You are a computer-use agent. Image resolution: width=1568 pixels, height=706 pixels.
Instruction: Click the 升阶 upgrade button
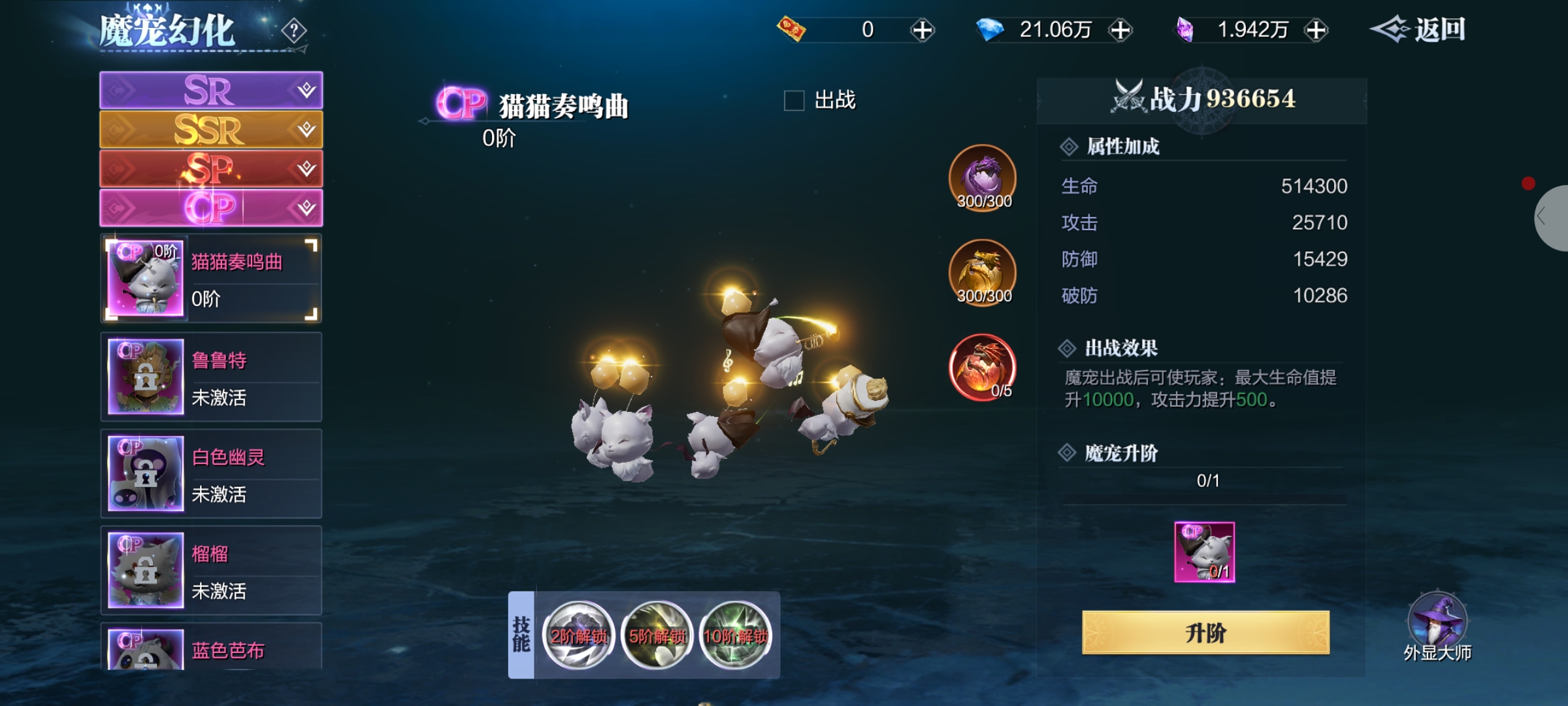point(1205,633)
